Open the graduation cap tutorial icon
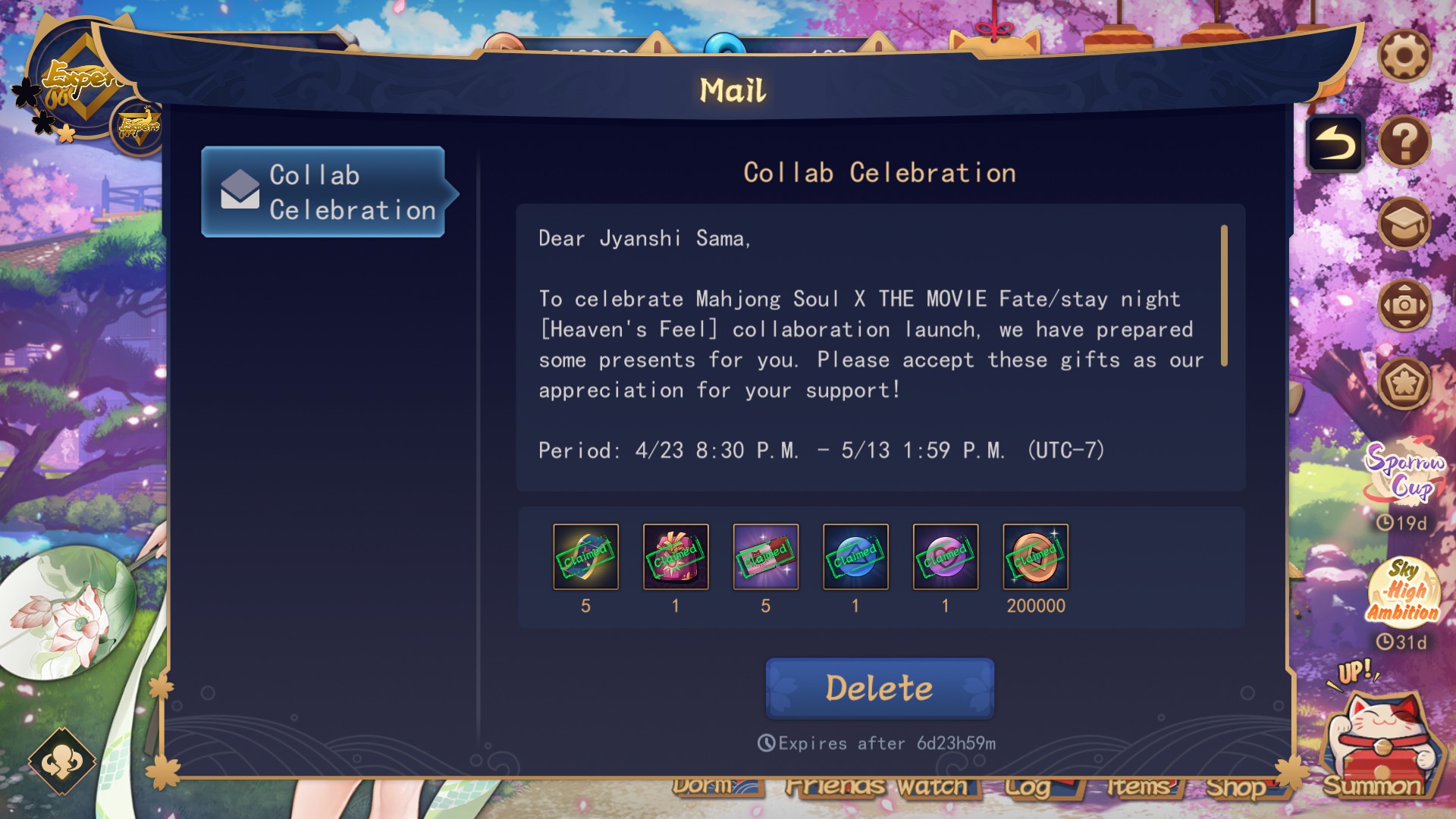The height and width of the screenshot is (819, 1456). tap(1404, 224)
